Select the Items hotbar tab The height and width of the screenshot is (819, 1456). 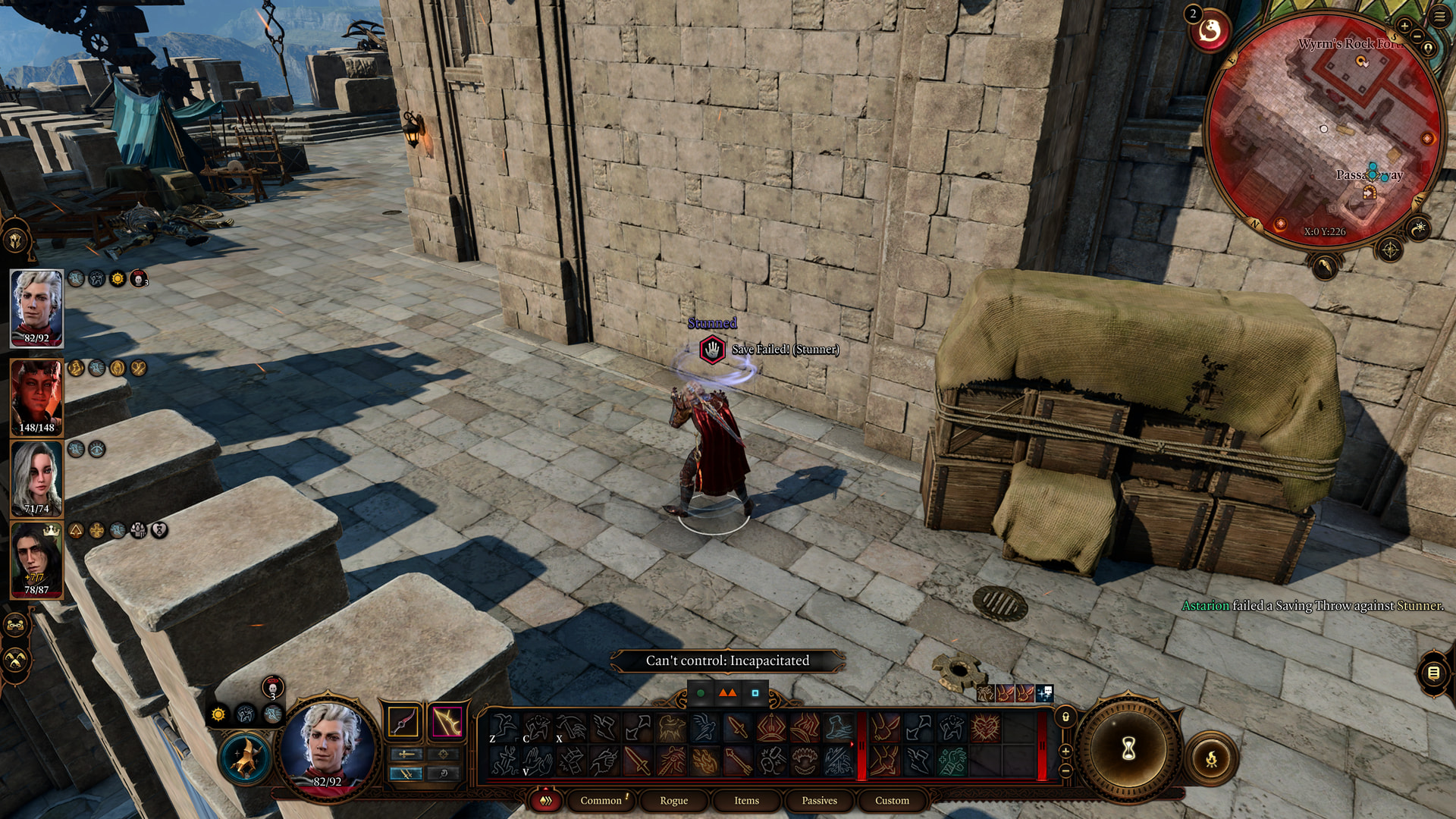click(746, 800)
